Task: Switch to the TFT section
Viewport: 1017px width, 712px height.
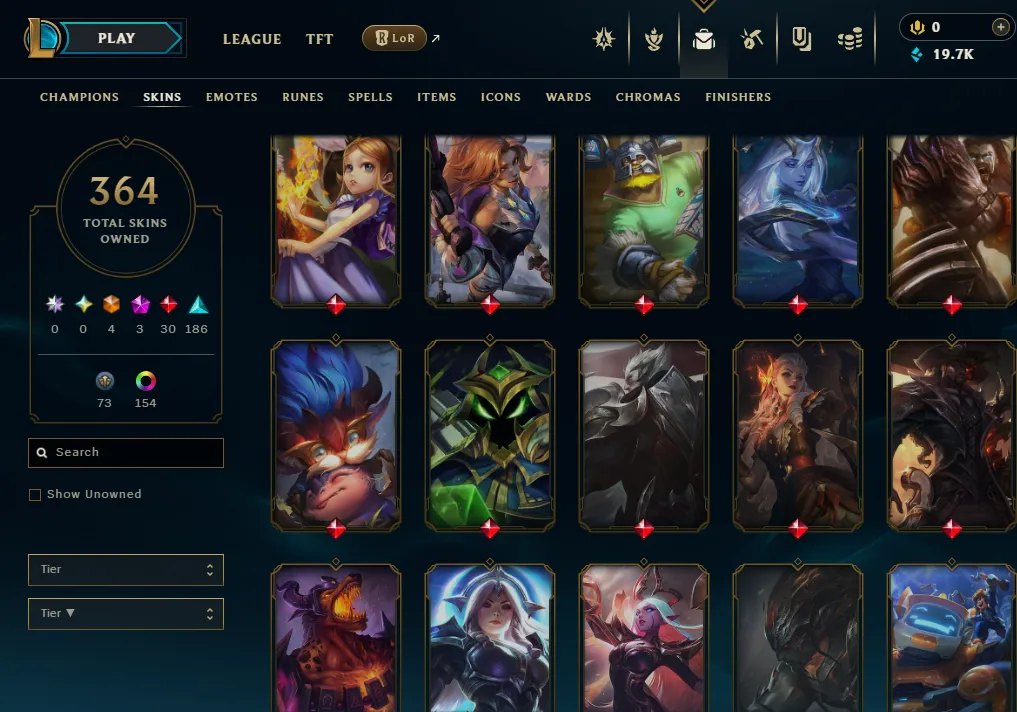Action: pos(320,39)
